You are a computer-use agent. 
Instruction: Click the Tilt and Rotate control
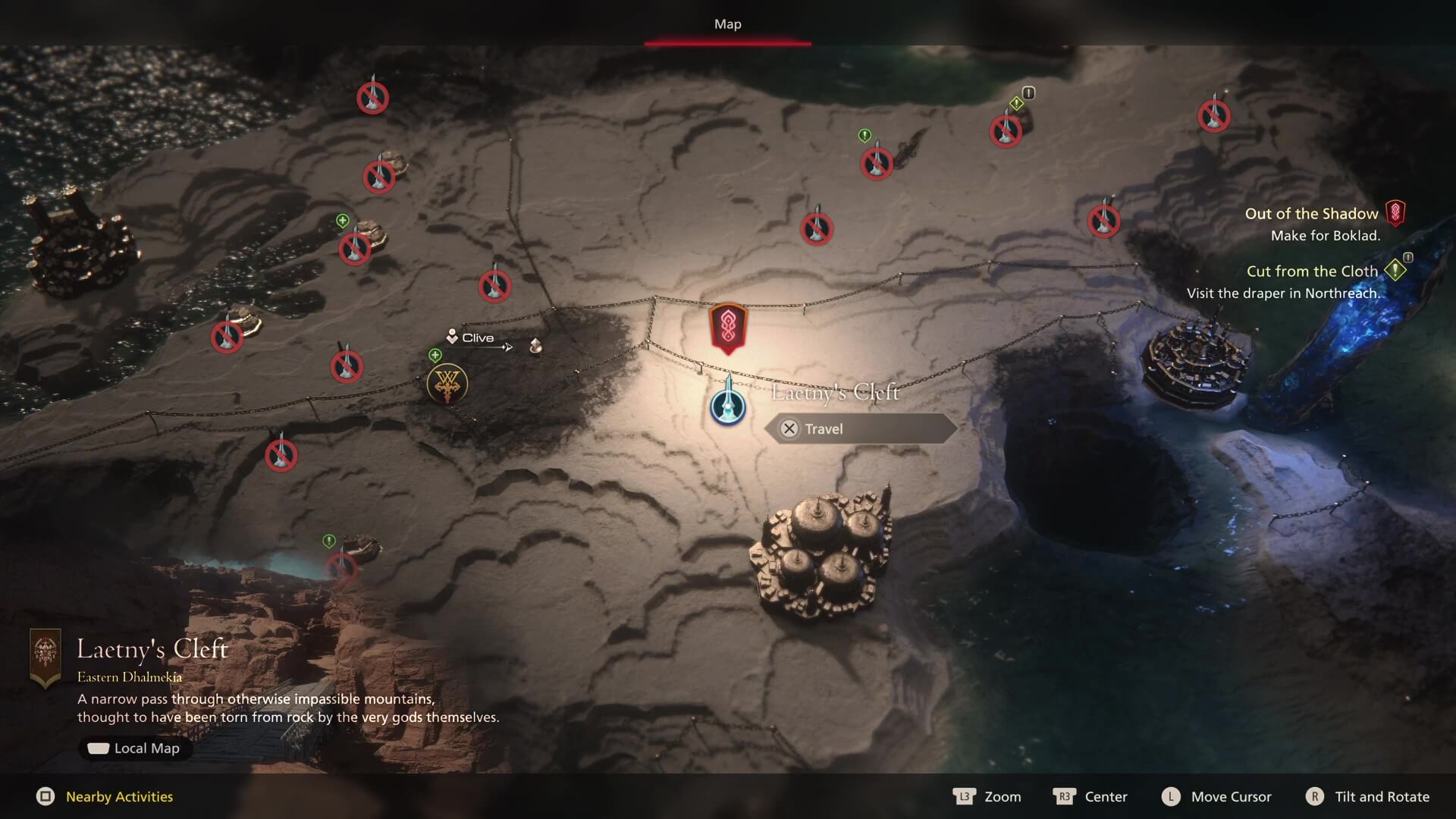(1367, 797)
